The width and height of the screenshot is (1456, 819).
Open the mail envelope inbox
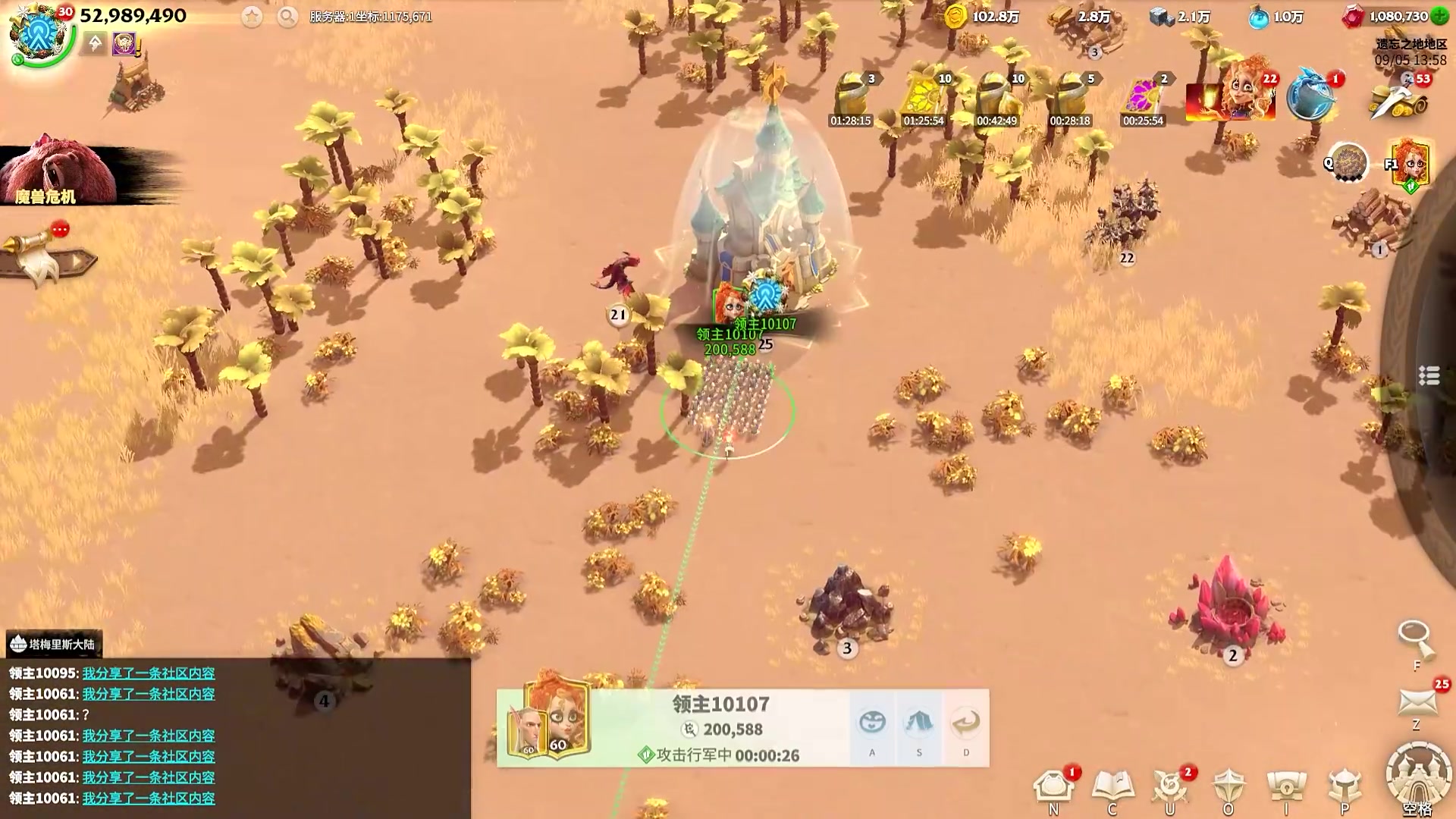[1417, 702]
